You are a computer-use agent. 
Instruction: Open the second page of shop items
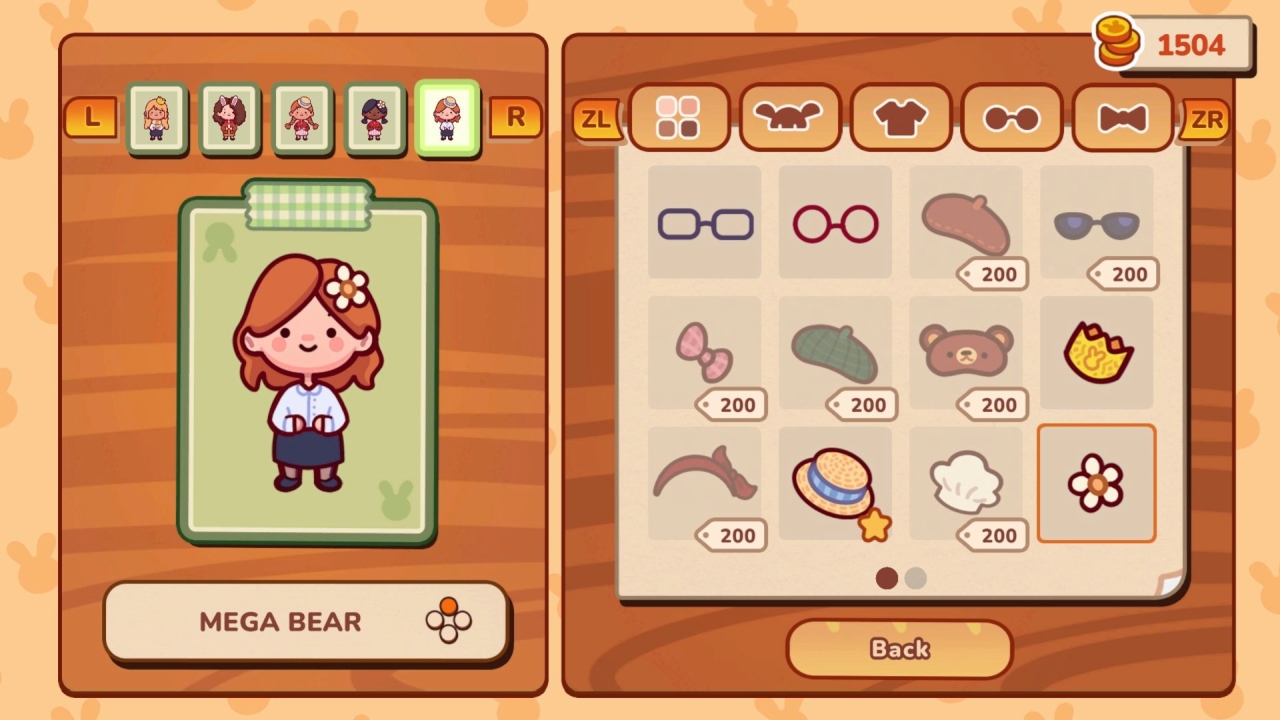(916, 578)
